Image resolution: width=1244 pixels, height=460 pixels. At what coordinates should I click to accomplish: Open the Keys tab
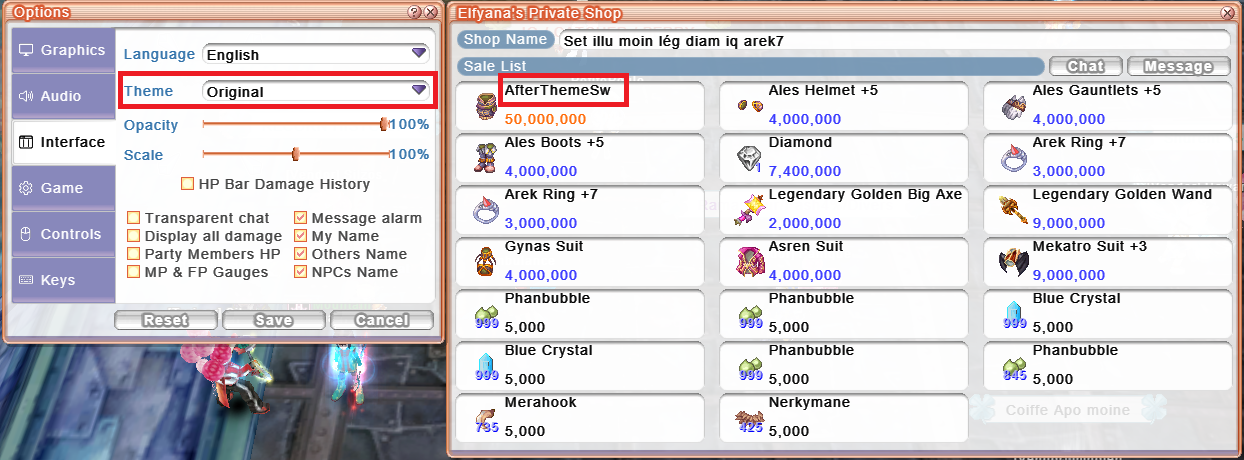(x=62, y=280)
